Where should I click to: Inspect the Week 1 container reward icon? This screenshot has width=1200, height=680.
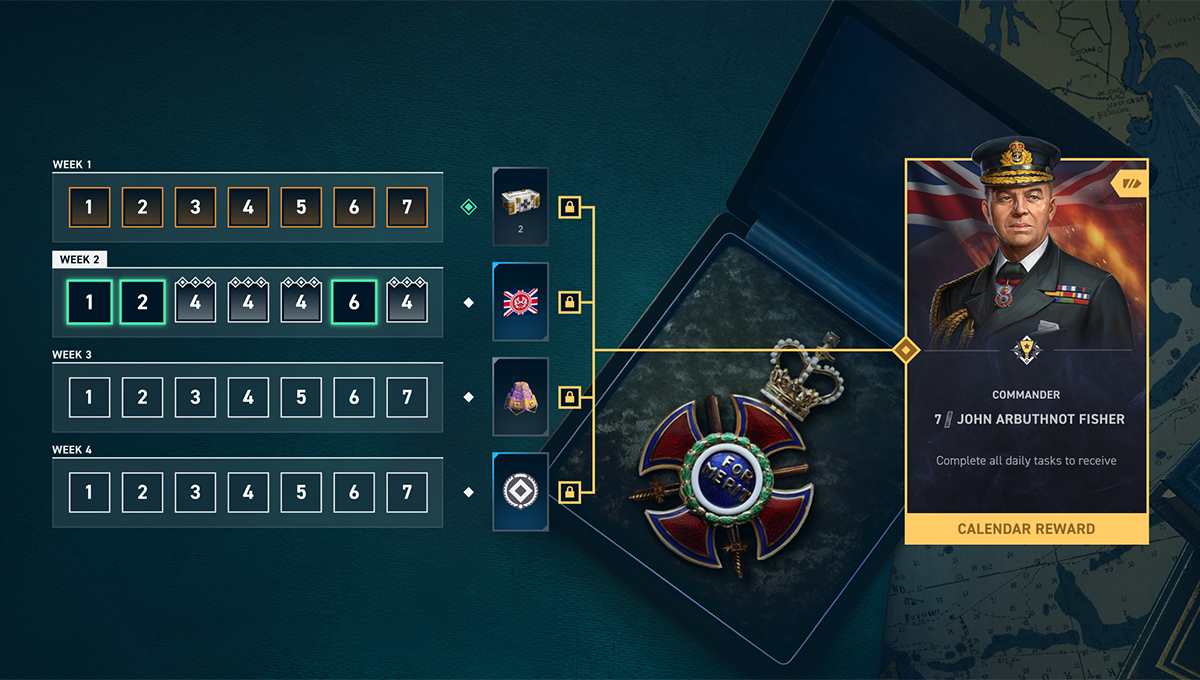point(521,206)
